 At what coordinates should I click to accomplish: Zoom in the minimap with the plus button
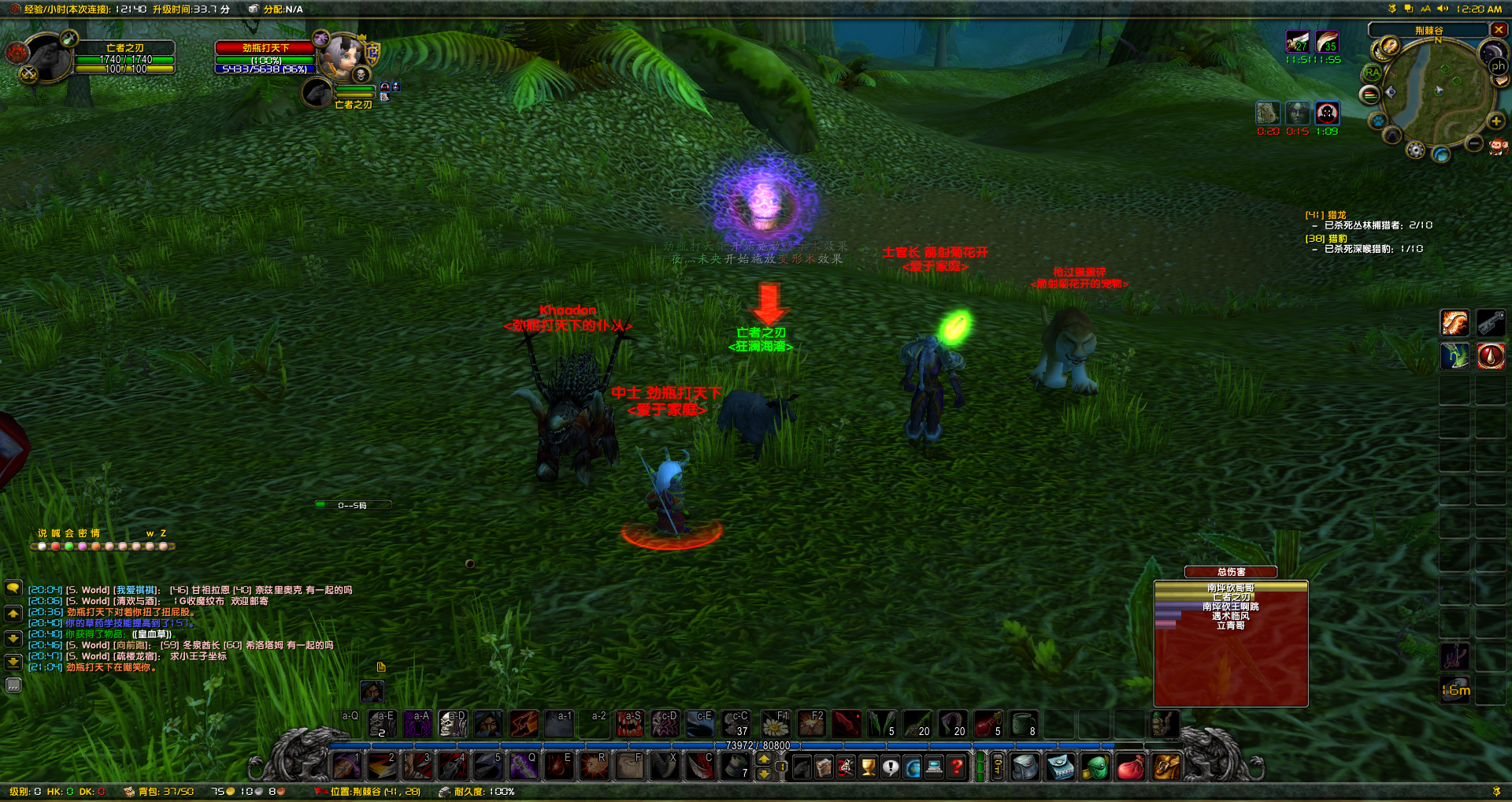tap(1495, 121)
